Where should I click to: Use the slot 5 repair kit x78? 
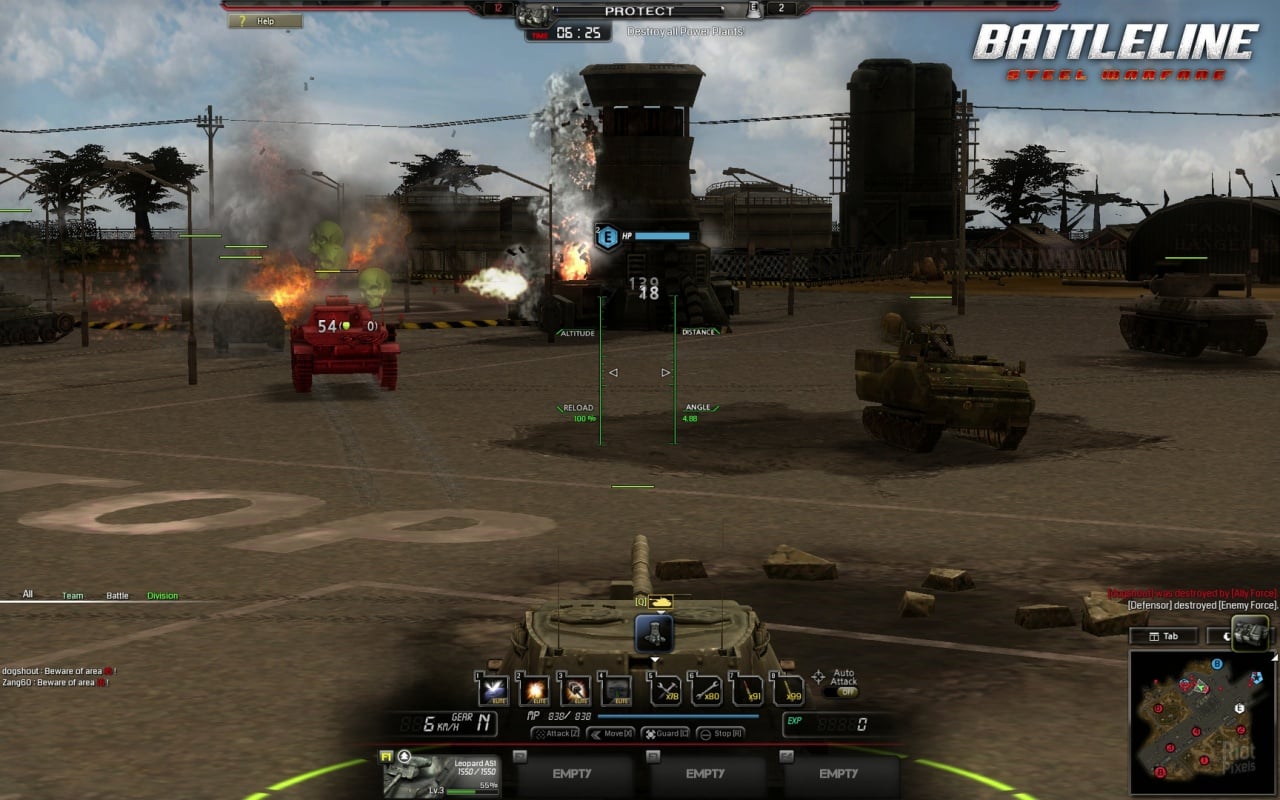(665, 690)
